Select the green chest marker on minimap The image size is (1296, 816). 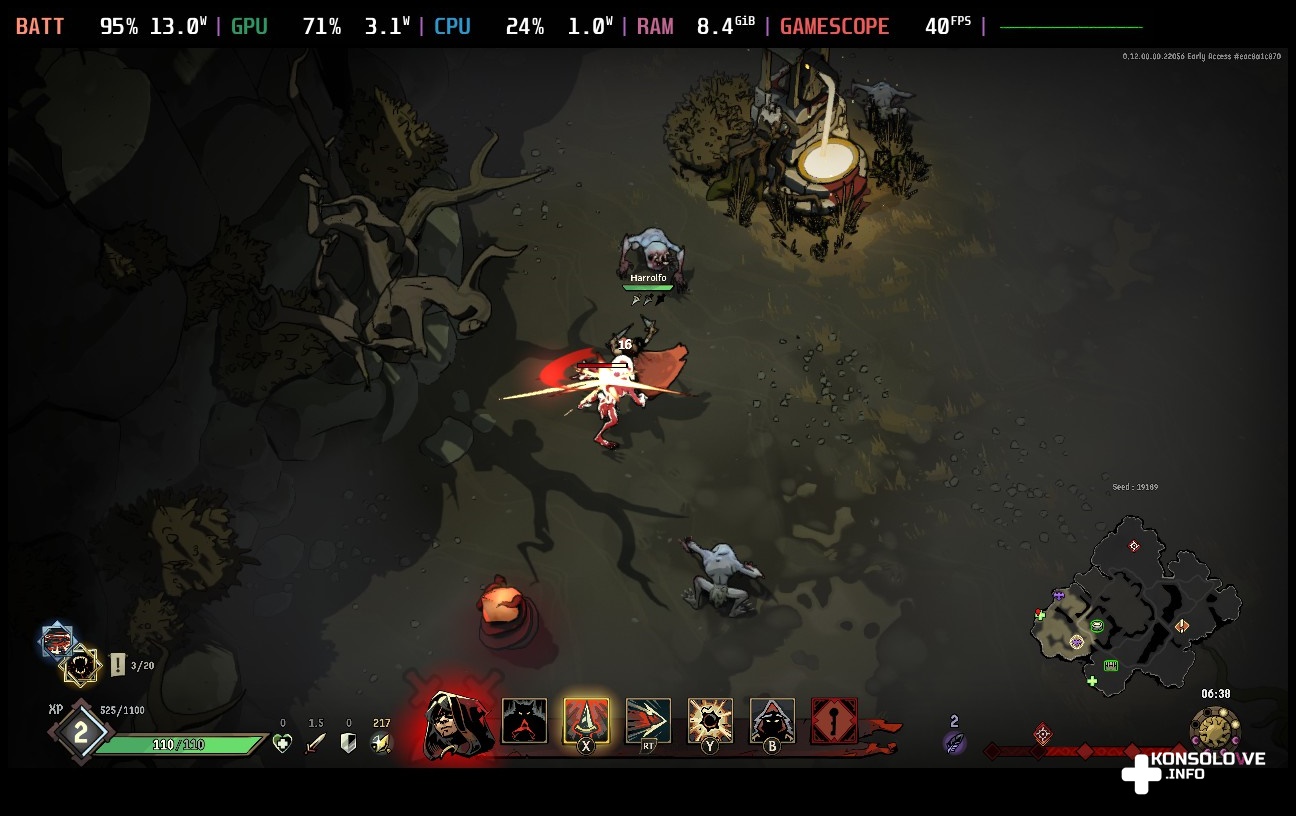[1110, 665]
